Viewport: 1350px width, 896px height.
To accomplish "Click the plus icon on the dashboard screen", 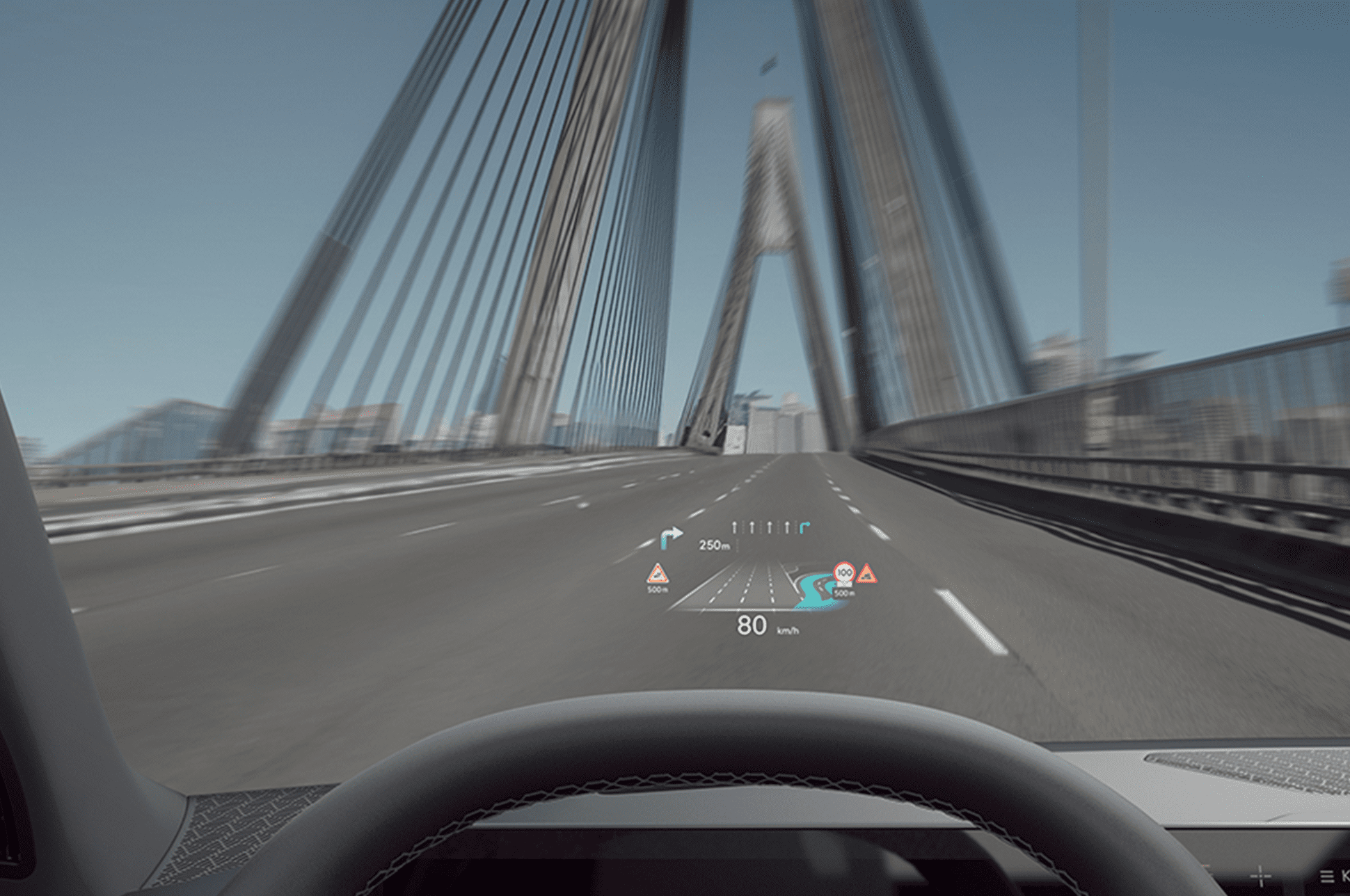I will pos(1260,875).
